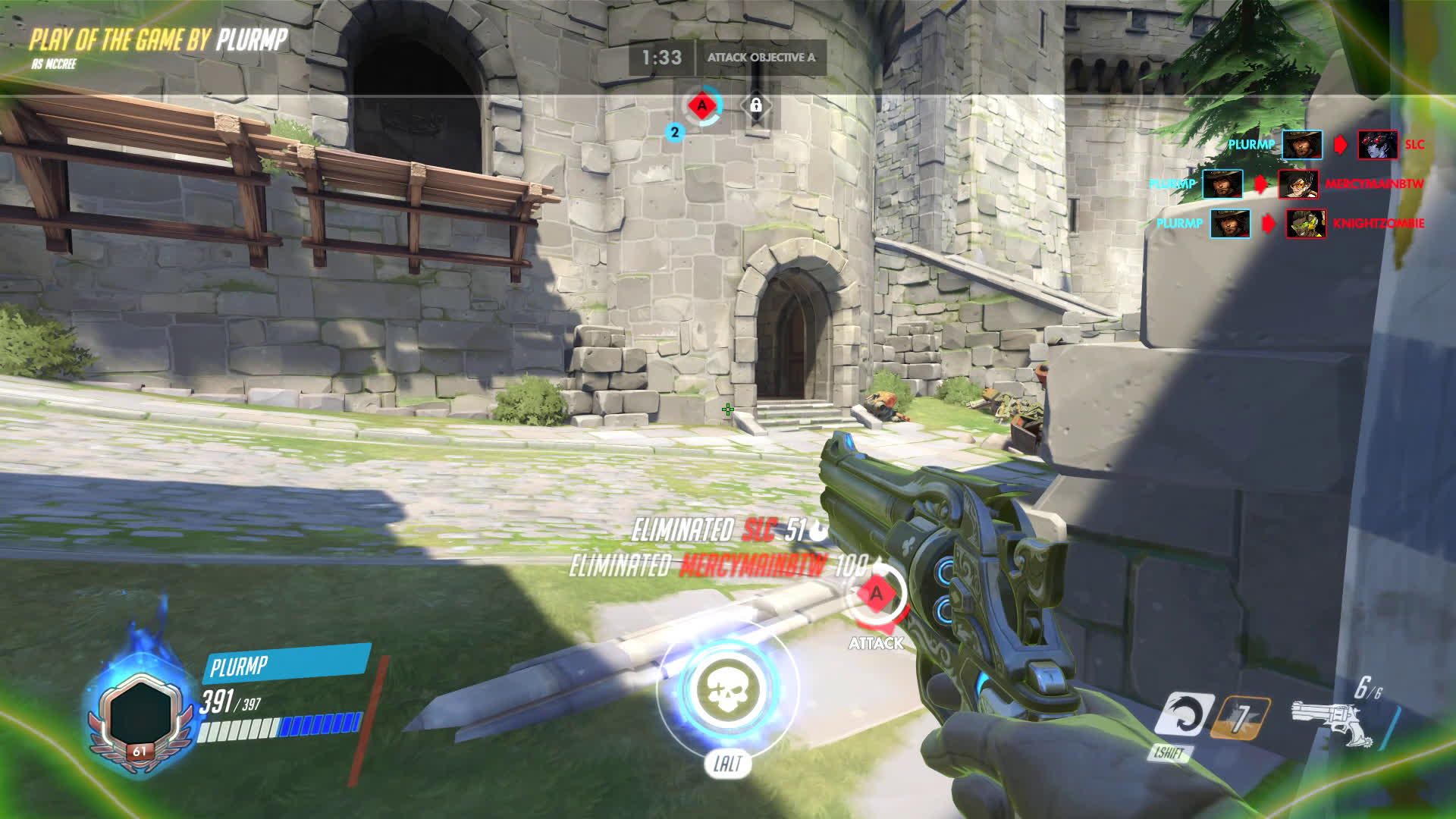The width and height of the screenshot is (1456, 819).
Task: Select SLC's portrait in the kill feed
Action: pyautogui.click(x=1377, y=144)
